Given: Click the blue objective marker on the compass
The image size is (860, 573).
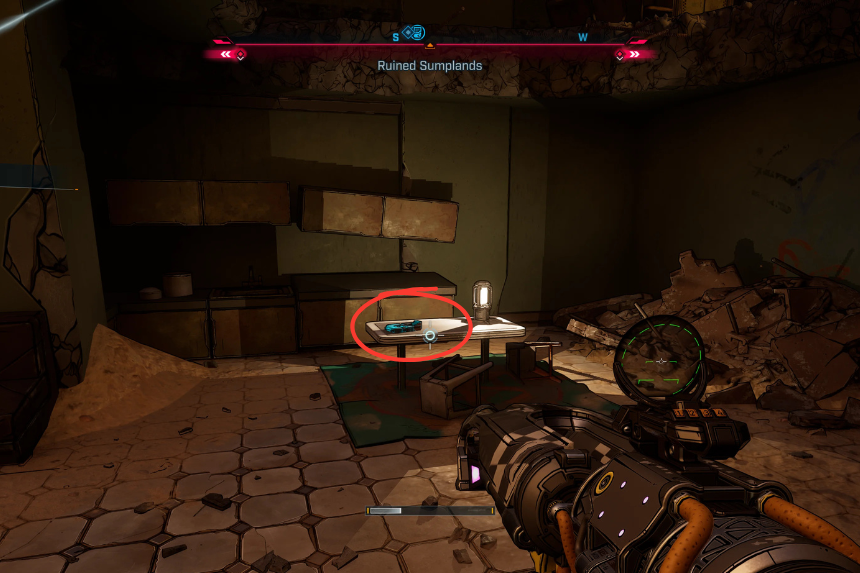Looking at the screenshot, I should click(414, 33).
